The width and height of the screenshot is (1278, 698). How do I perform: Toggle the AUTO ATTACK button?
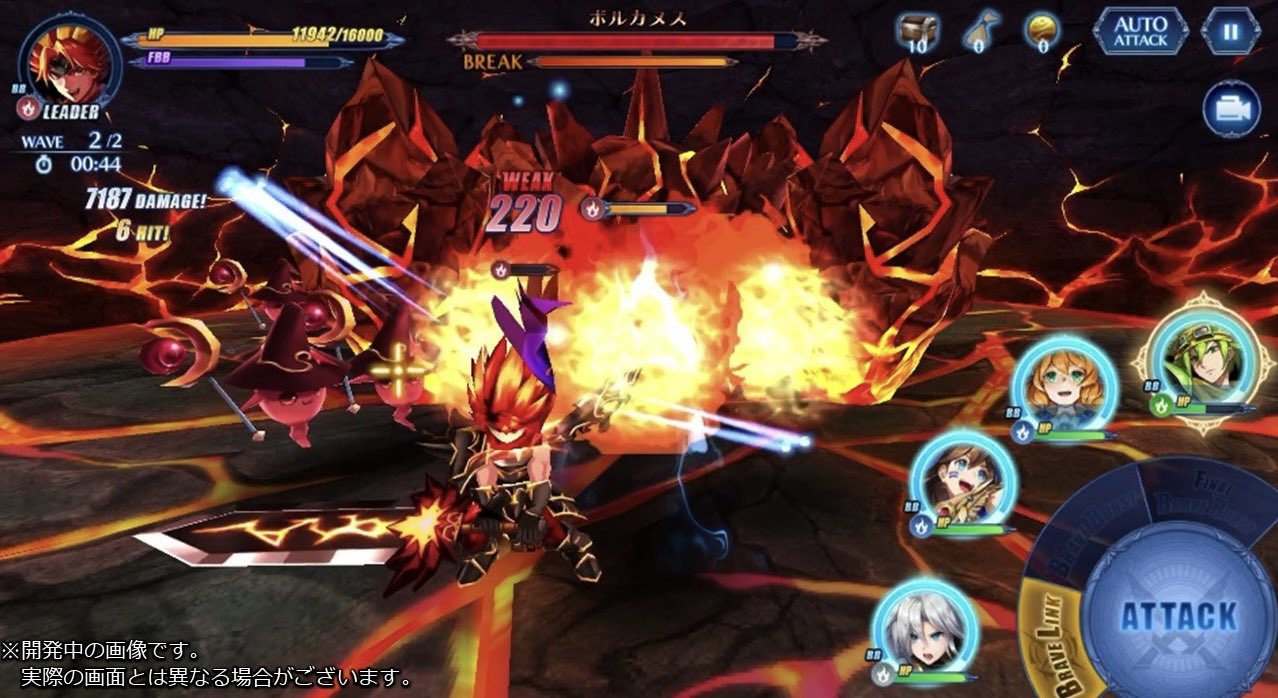[x=1140, y=31]
